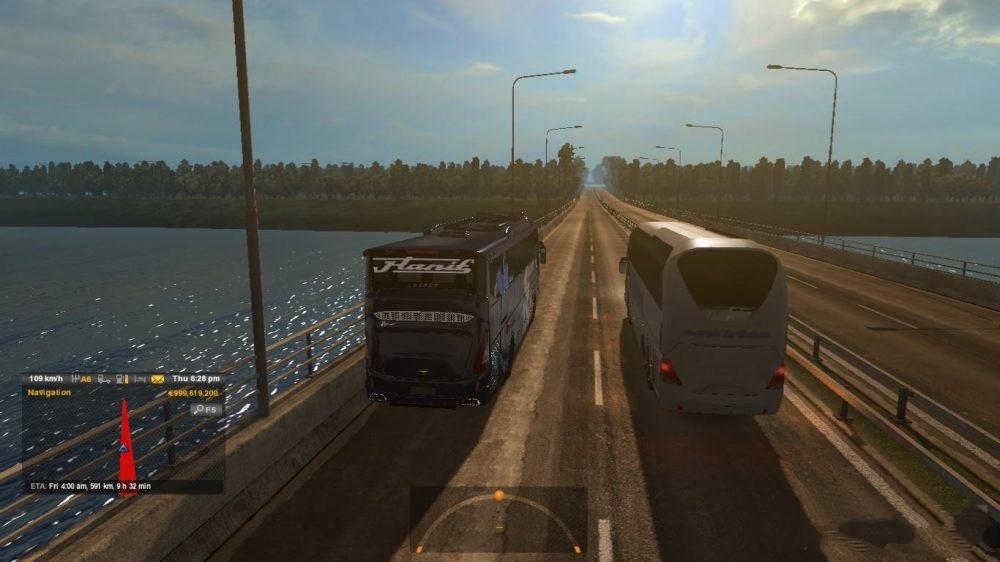Open the yellow mail envelope notification
Image resolution: width=1000 pixels, height=562 pixels.
(157, 379)
